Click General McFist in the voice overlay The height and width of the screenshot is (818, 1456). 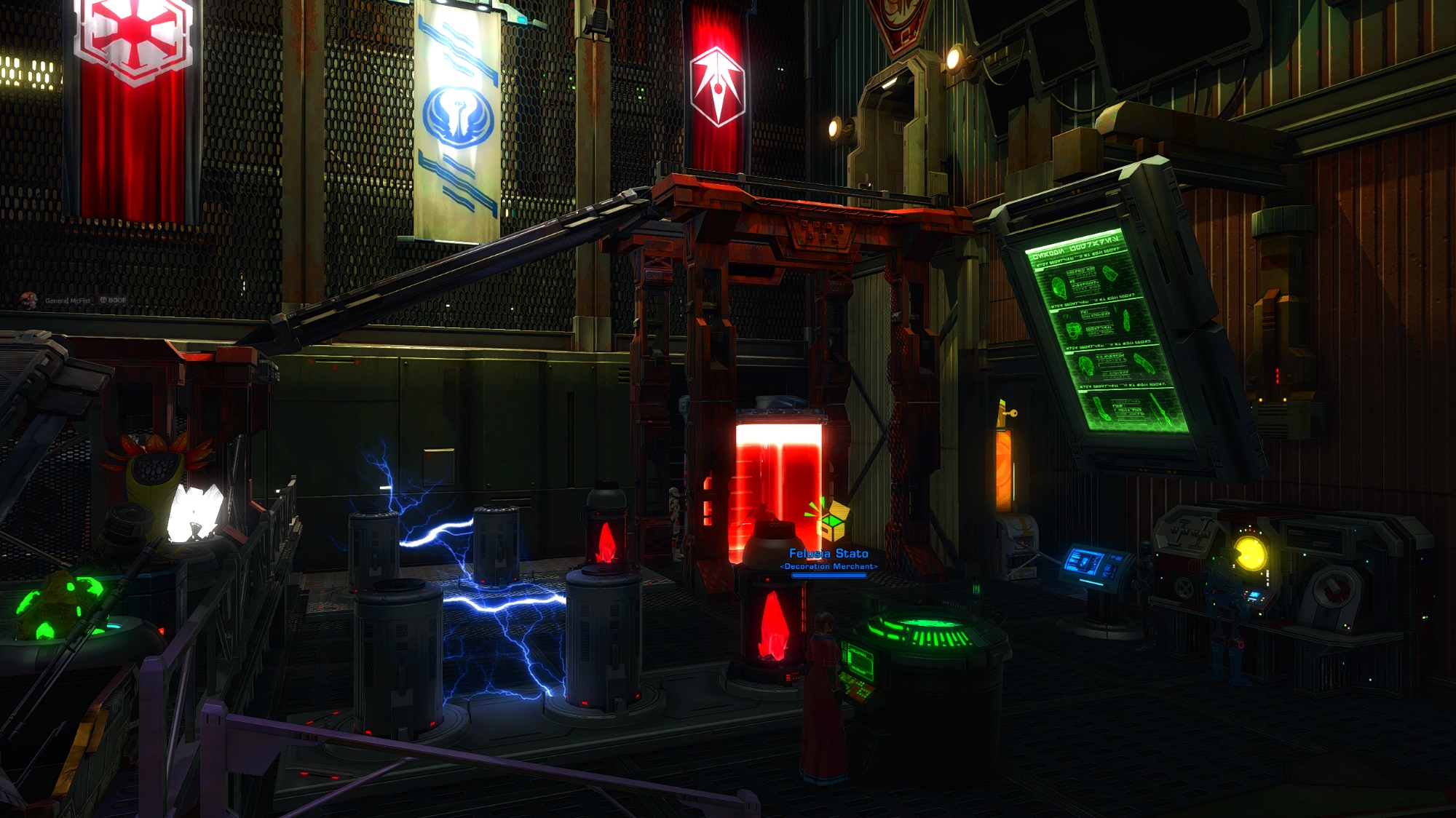(67, 301)
